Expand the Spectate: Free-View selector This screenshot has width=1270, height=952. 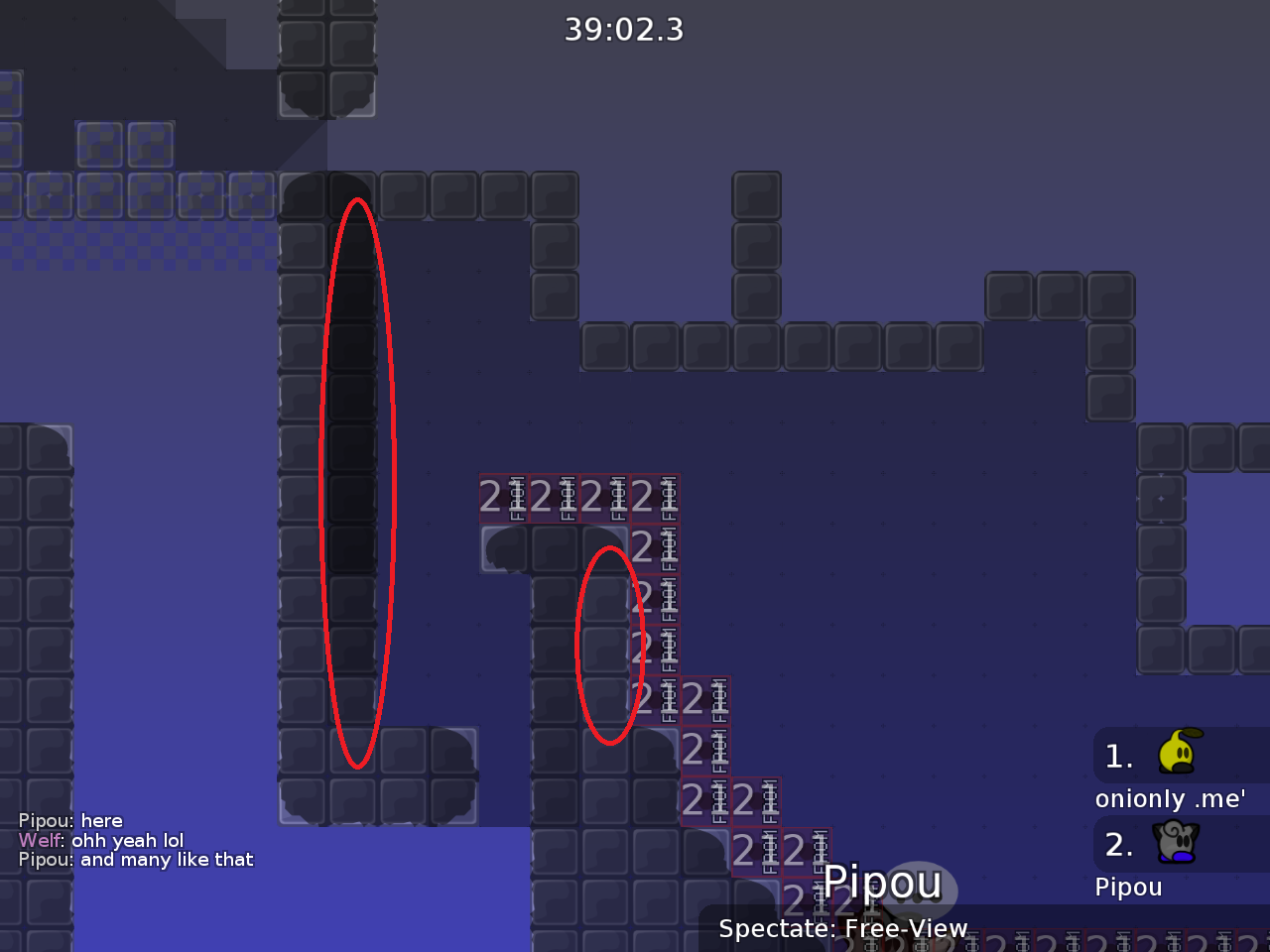coord(842,929)
